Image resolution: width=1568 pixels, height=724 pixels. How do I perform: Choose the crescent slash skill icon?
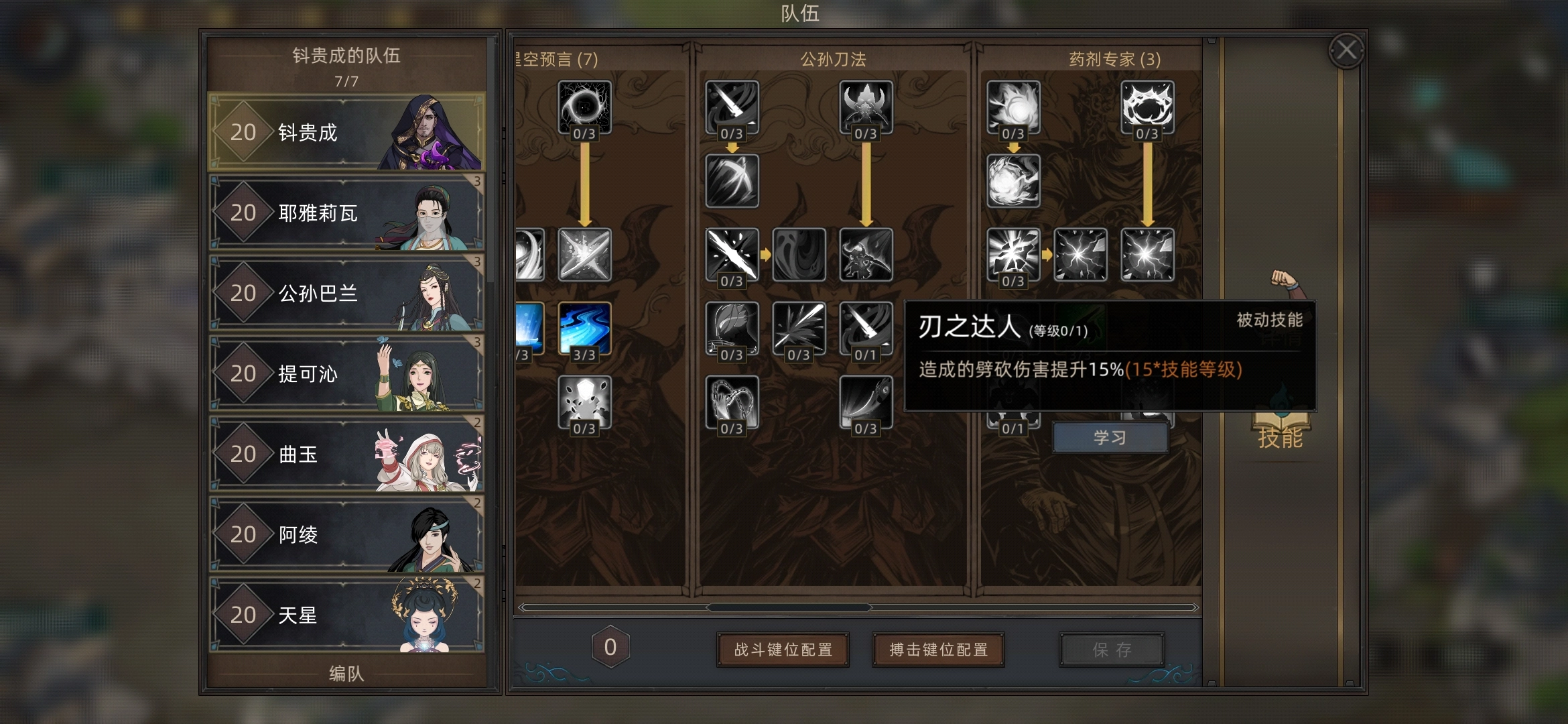(732, 181)
